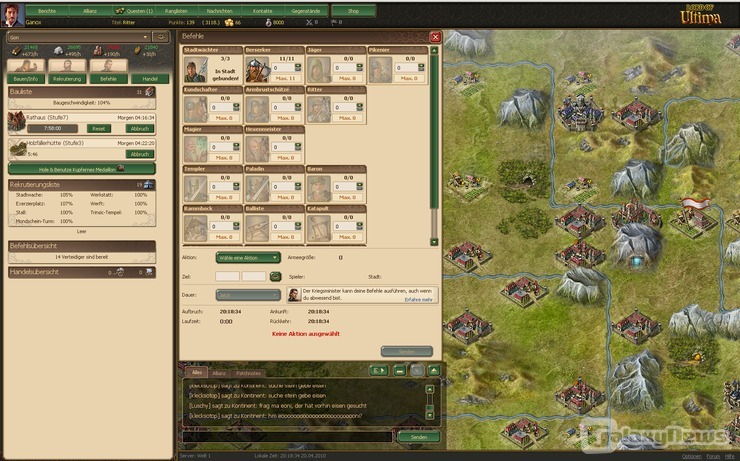Viewport: 740px width, 461px height.
Task: Click the chat Senden button
Action: pyautogui.click(x=418, y=437)
